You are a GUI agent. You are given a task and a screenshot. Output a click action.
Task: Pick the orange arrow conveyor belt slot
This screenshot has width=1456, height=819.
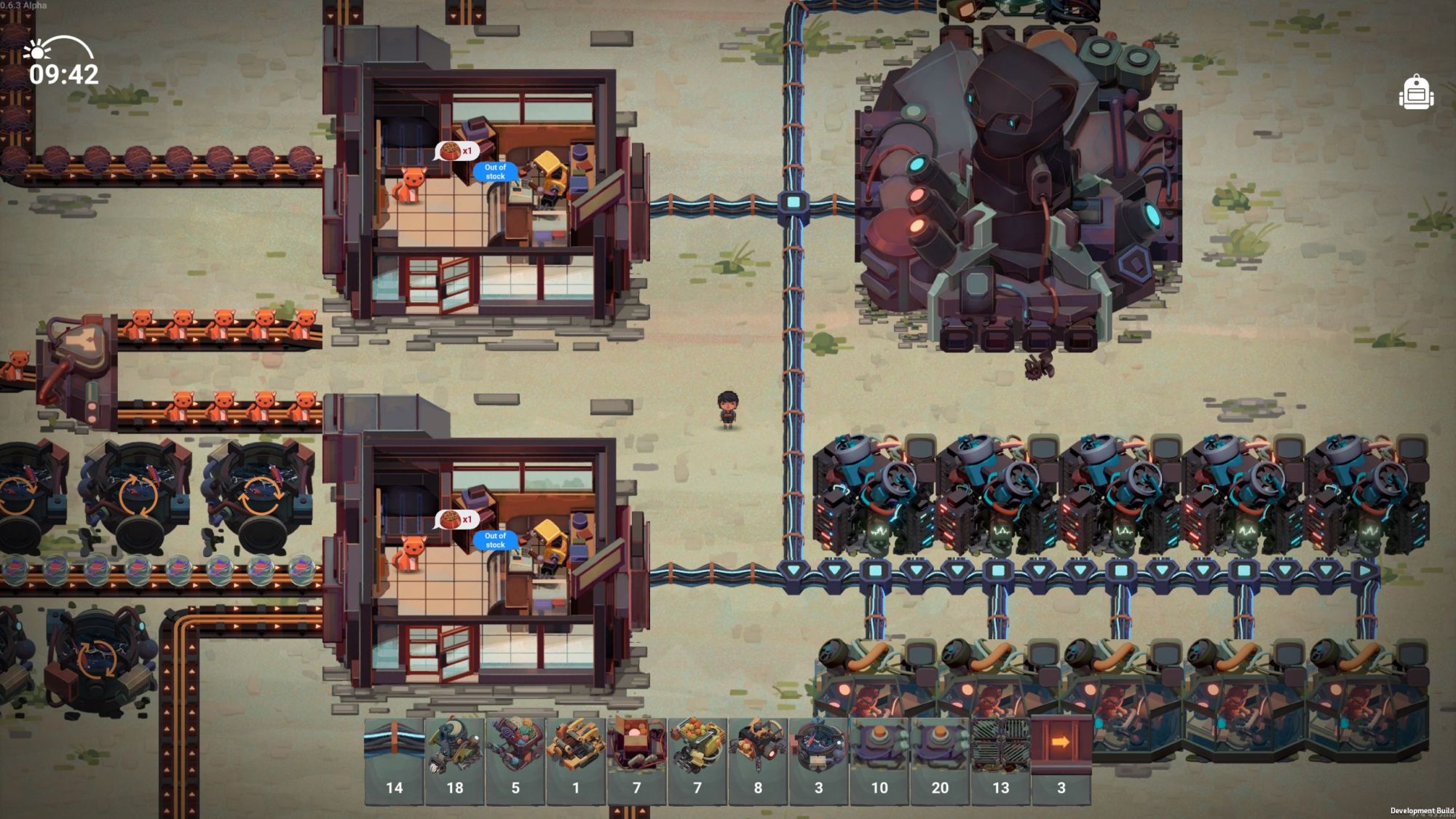1061,760
